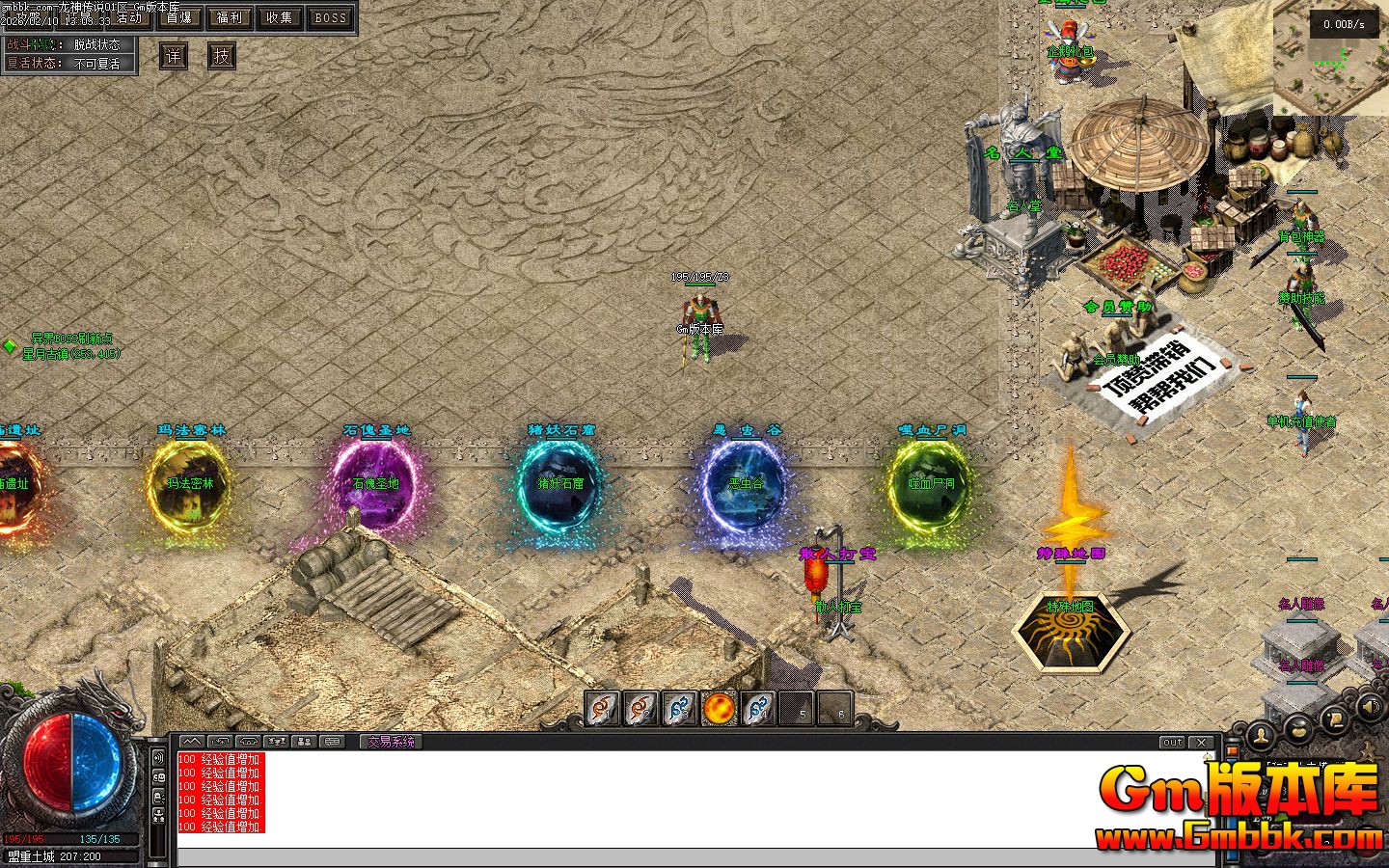
Task: Open the 收集 collection menu
Action: pyautogui.click(x=280, y=17)
